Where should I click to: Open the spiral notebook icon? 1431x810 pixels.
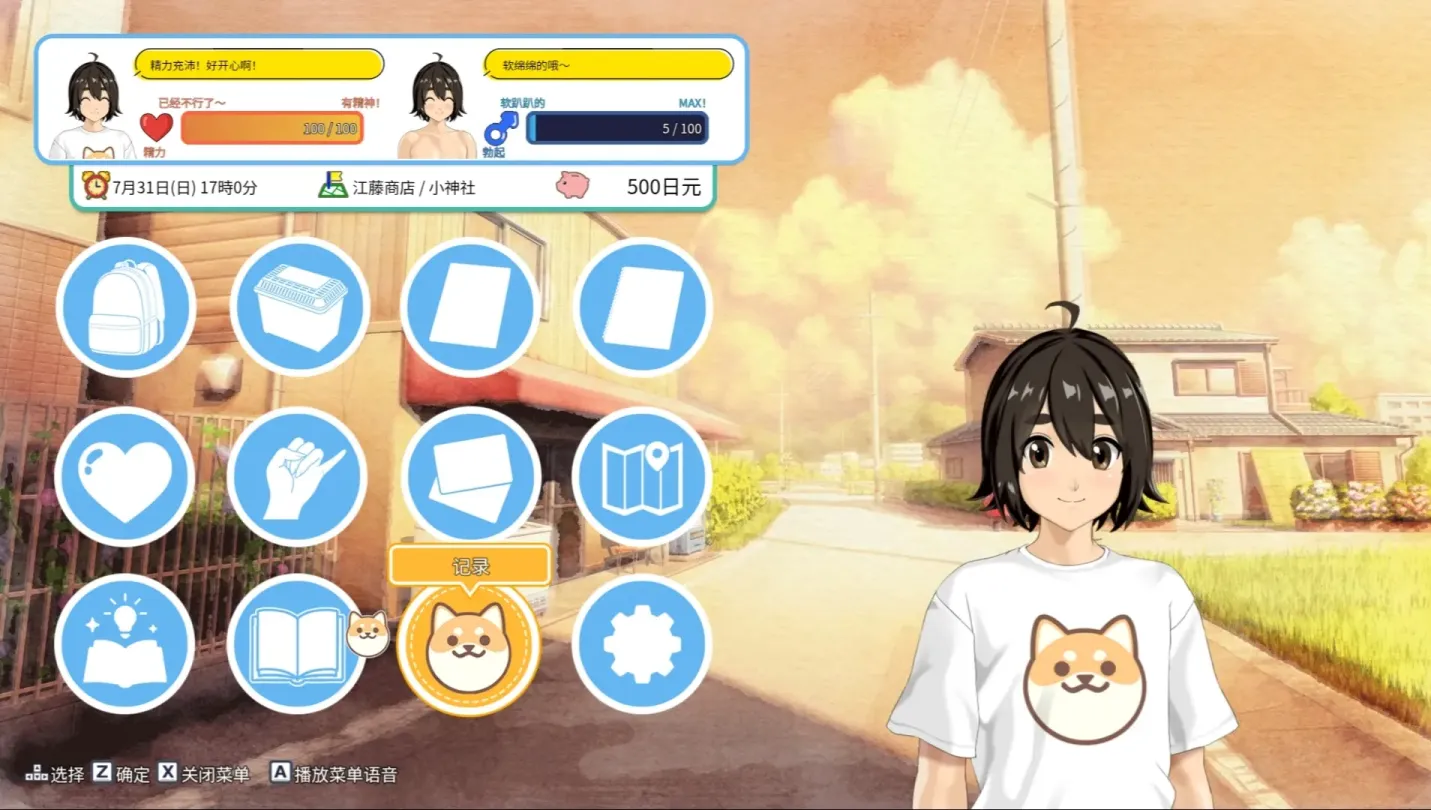coord(642,307)
